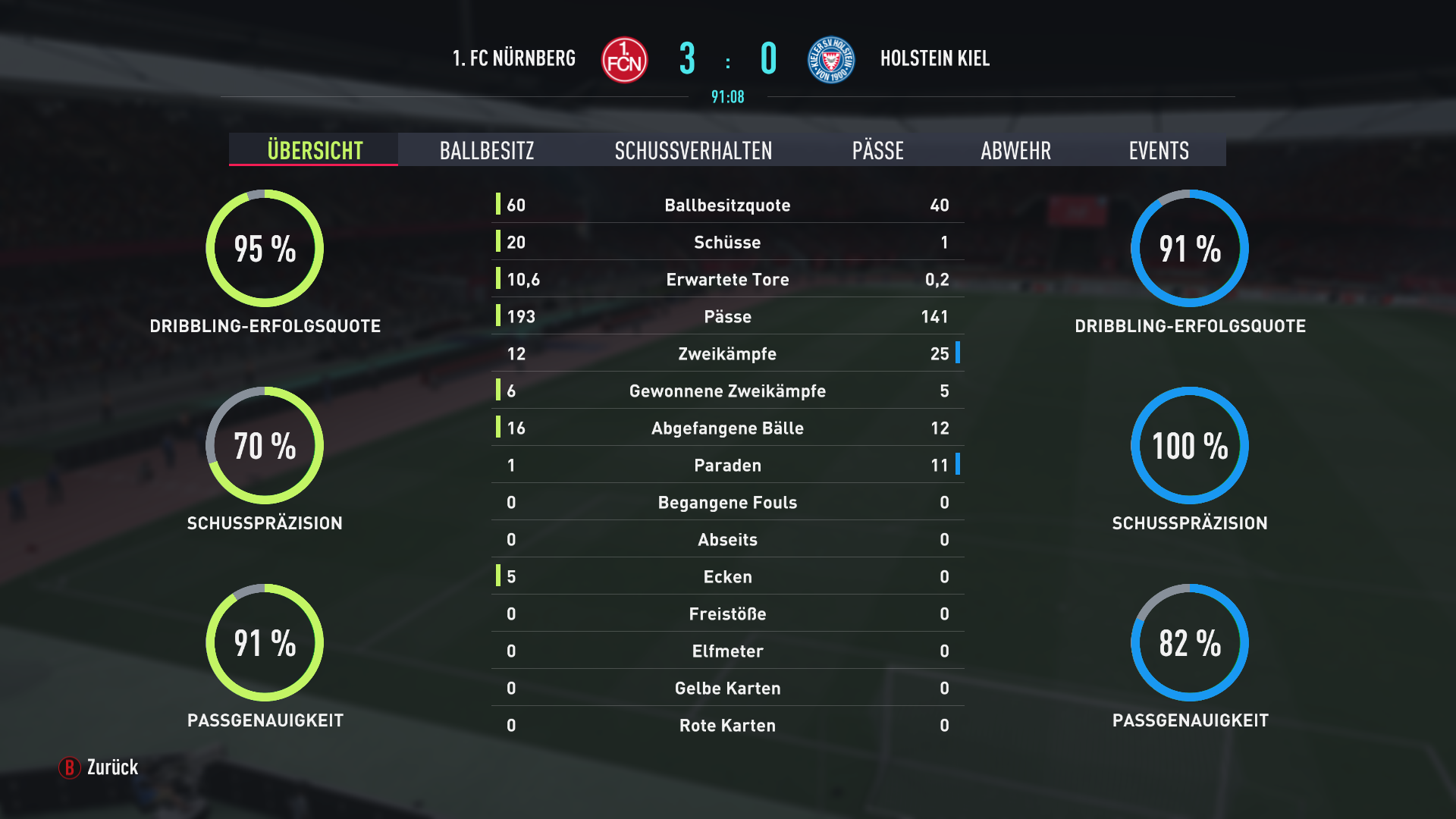Open the Events tab
The height and width of the screenshot is (819, 1456).
coord(1158,150)
